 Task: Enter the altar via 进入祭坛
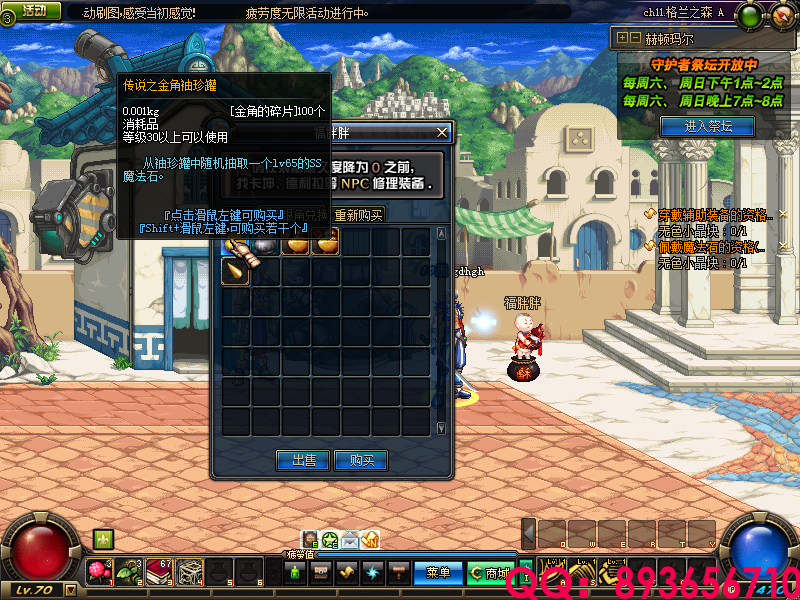[708, 126]
